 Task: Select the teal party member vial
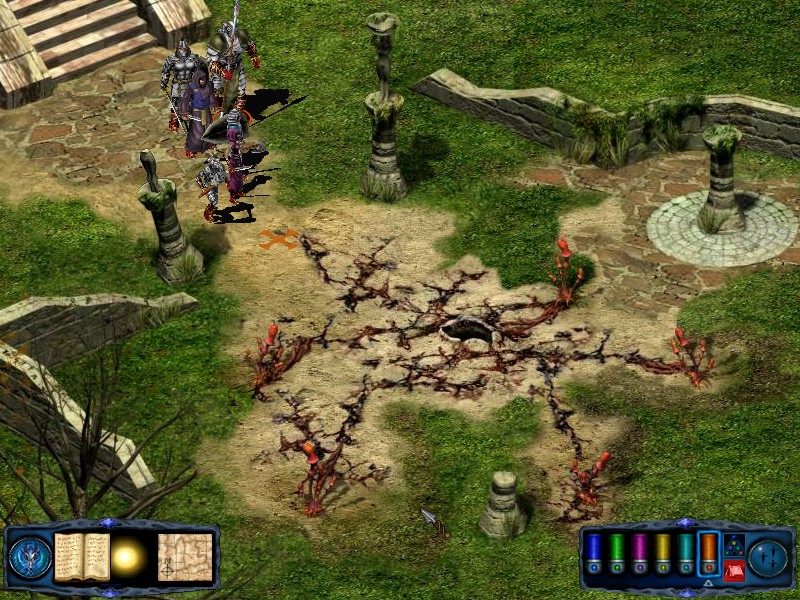pos(685,553)
